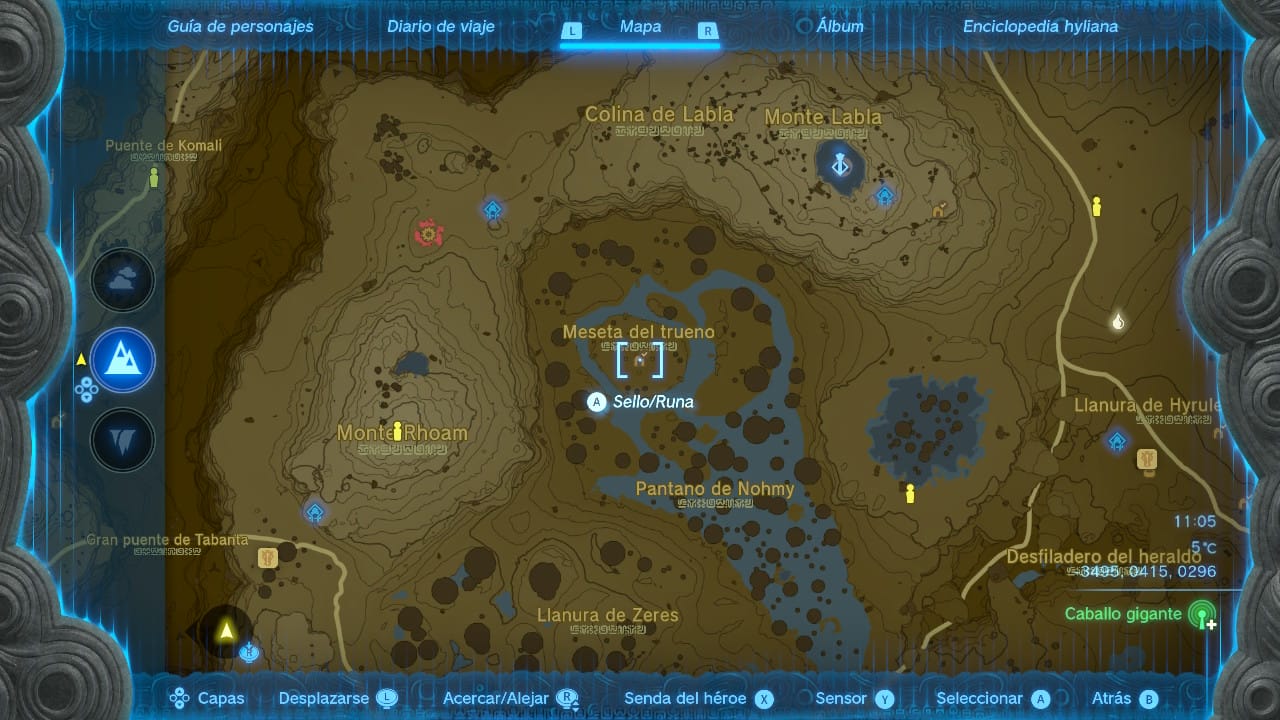
Task: Click the white droplet map marker
Action: coord(1118,321)
